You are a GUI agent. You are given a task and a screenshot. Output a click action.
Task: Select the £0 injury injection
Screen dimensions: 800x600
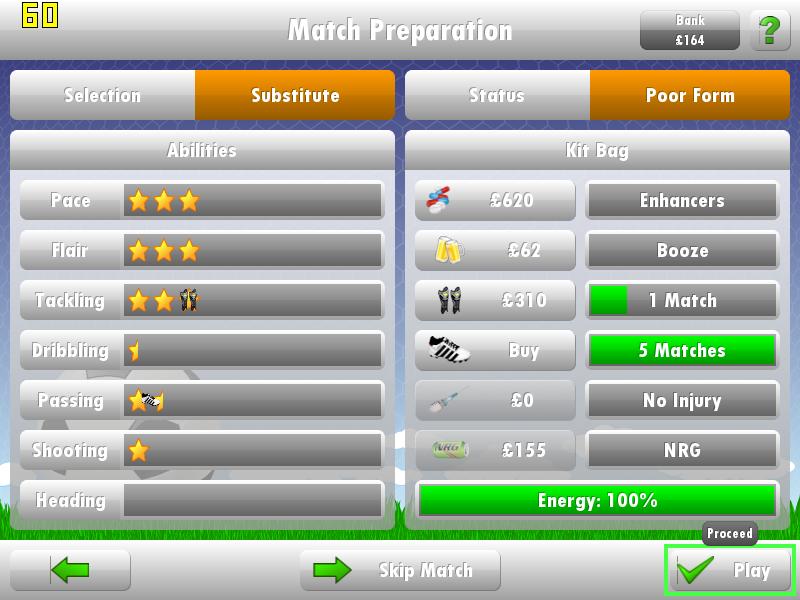[495, 400]
